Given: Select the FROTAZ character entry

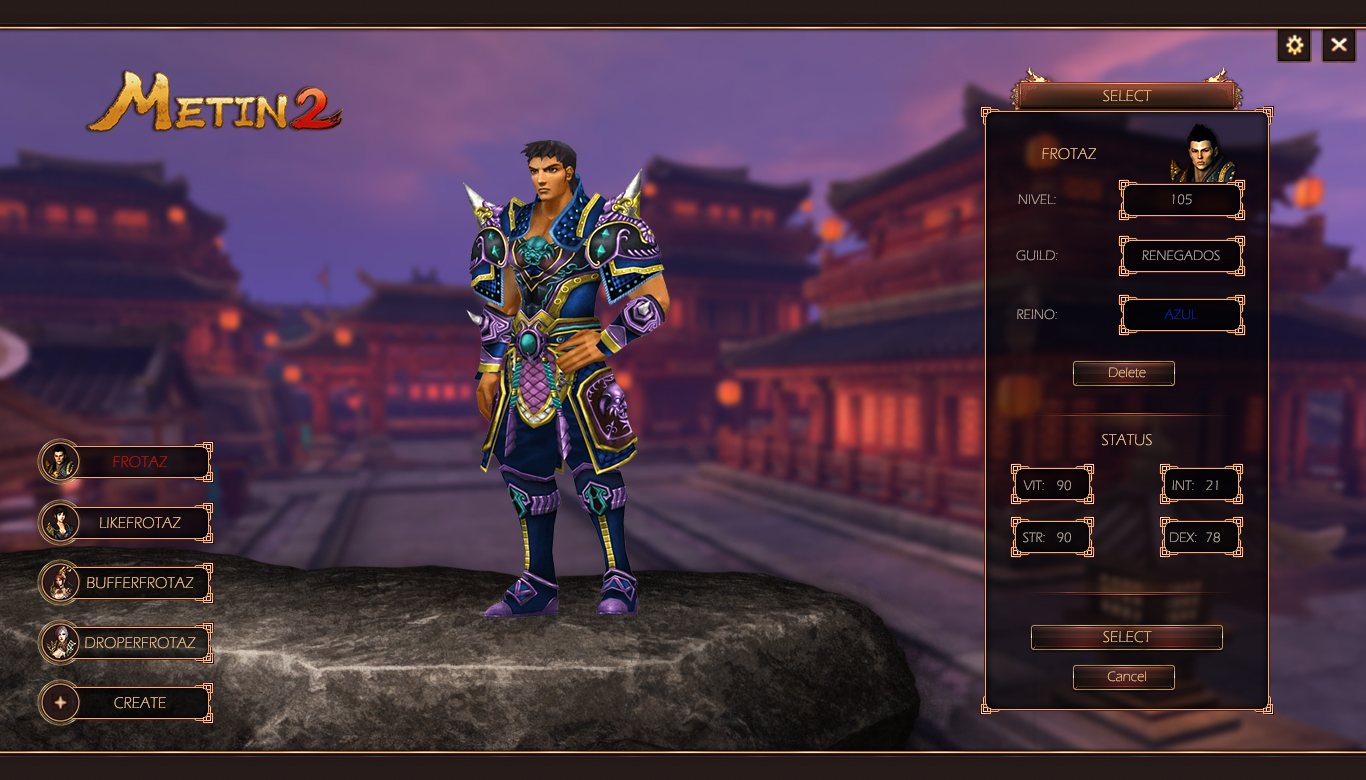Looking at the screenshot, I should coord(139,462).
